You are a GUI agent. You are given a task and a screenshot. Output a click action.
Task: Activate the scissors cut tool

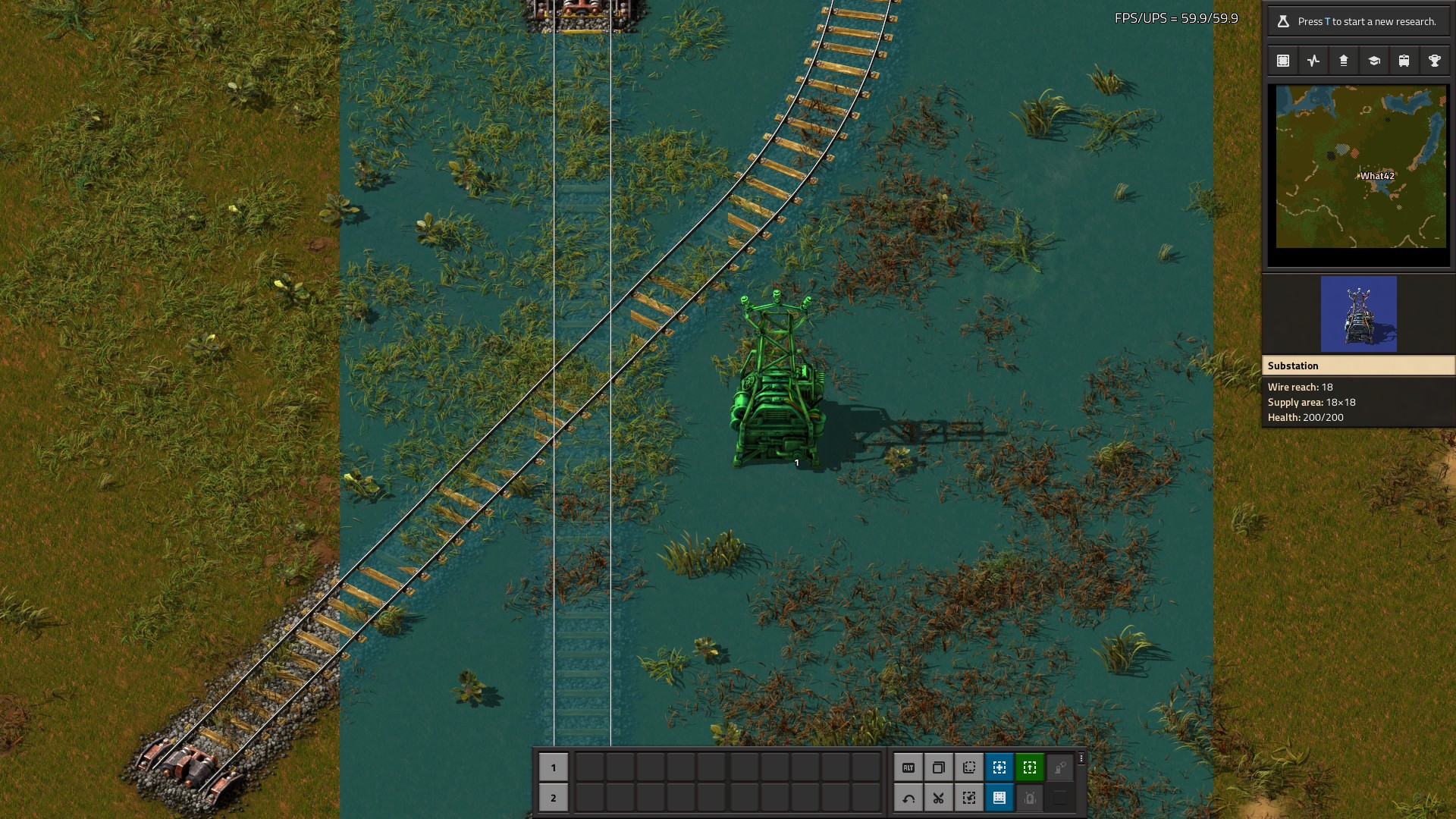coord(939,798)
